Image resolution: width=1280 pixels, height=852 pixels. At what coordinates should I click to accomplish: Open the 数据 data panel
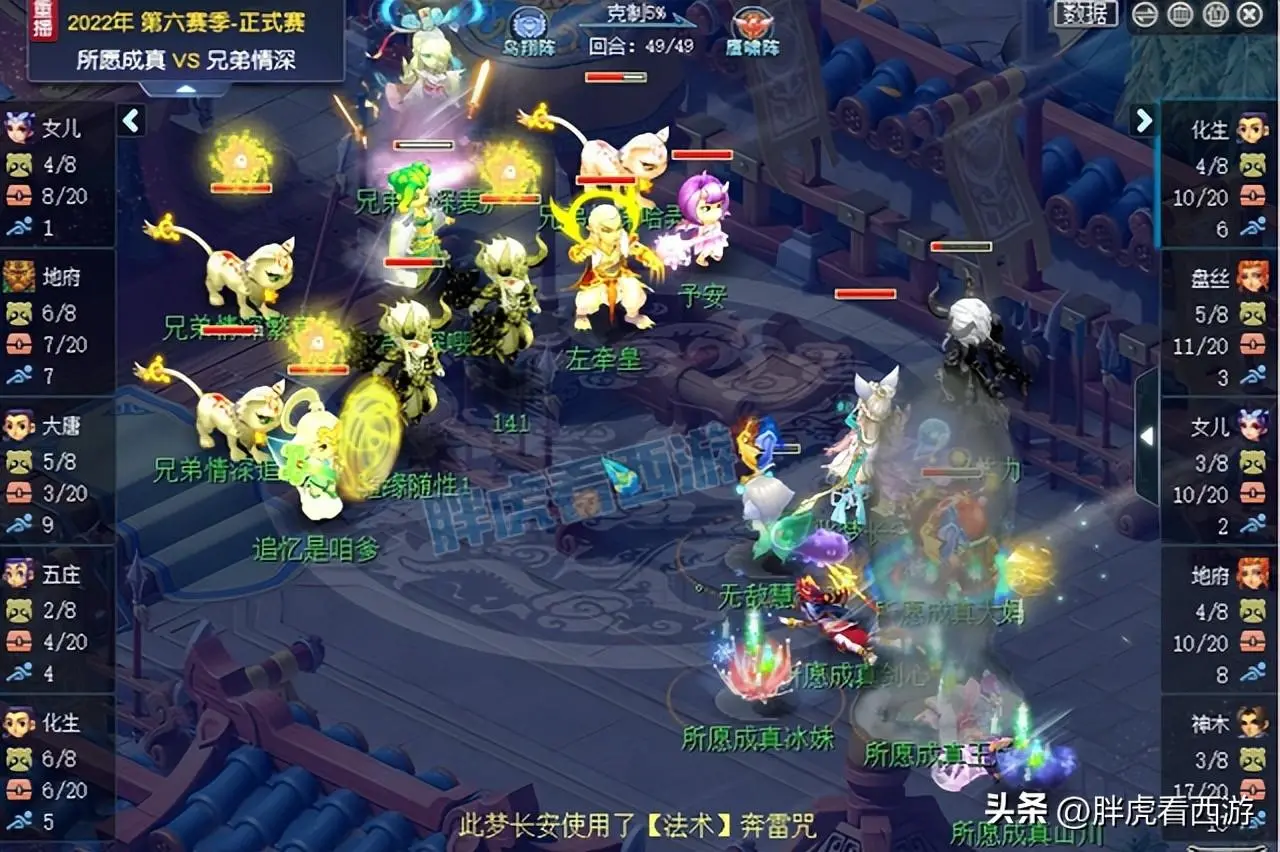pyautogui.click(x=1083, y=14)
